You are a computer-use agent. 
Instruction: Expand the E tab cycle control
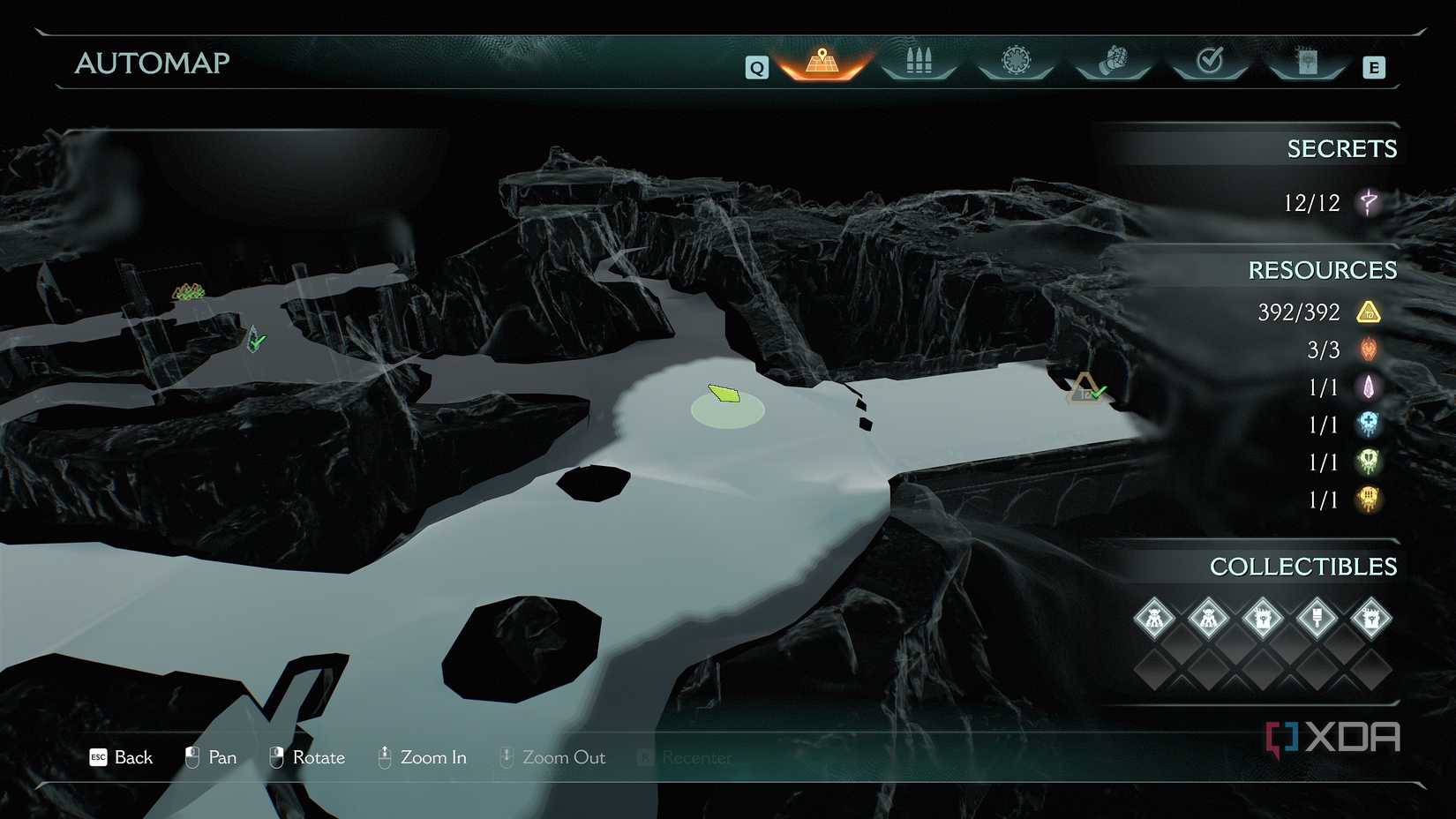coord(1373,66)
